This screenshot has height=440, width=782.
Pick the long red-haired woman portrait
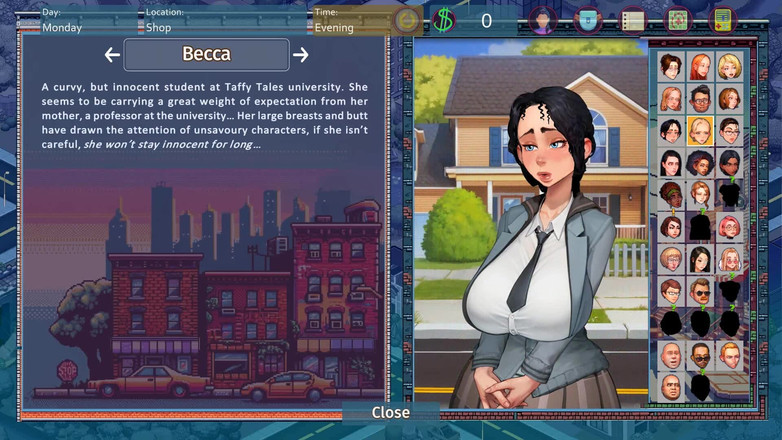(700, 67)
